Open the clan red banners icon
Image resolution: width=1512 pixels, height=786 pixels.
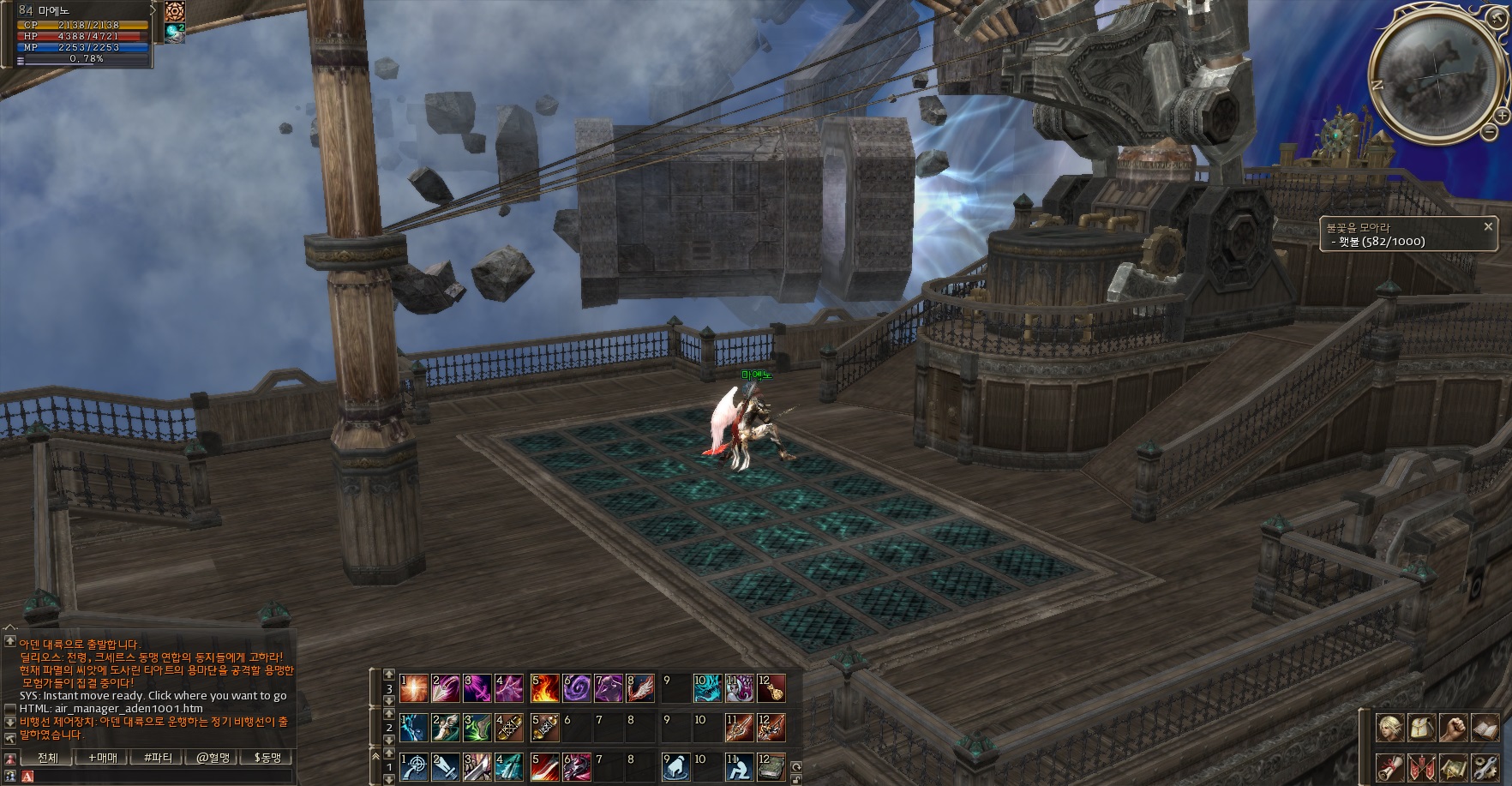click(1420, 767)
